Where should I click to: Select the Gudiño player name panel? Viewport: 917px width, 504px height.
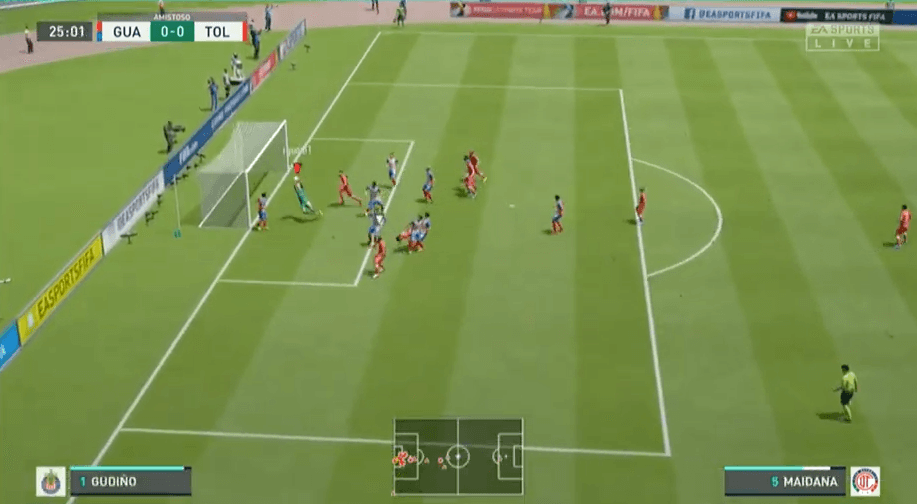tap(130, 481)
